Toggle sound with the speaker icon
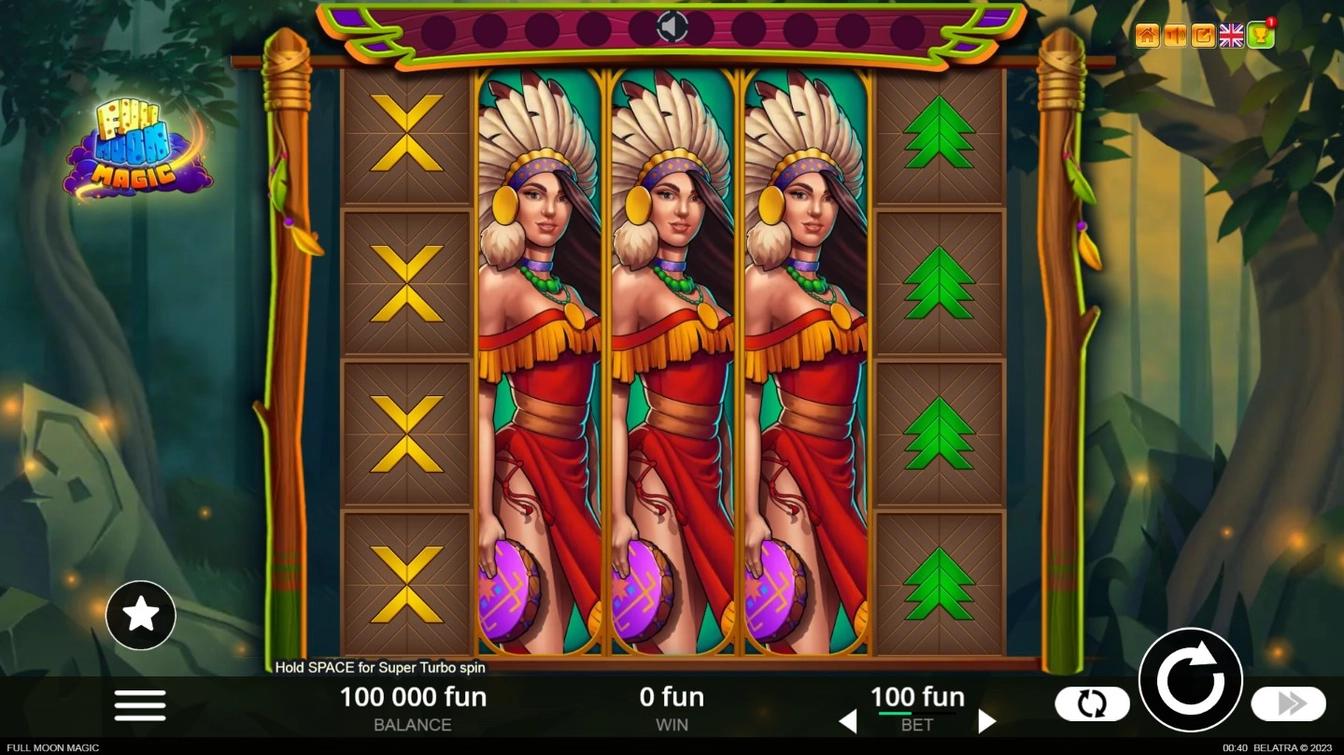The image size is (1344, 755). click(672, 27)
